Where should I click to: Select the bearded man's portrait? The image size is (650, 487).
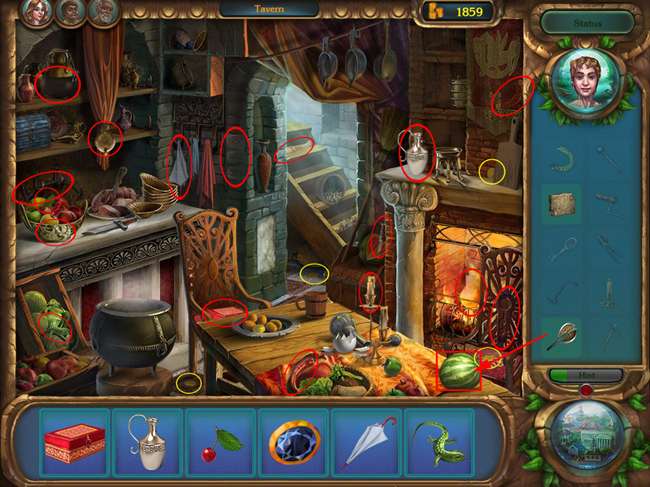point(71,12)
